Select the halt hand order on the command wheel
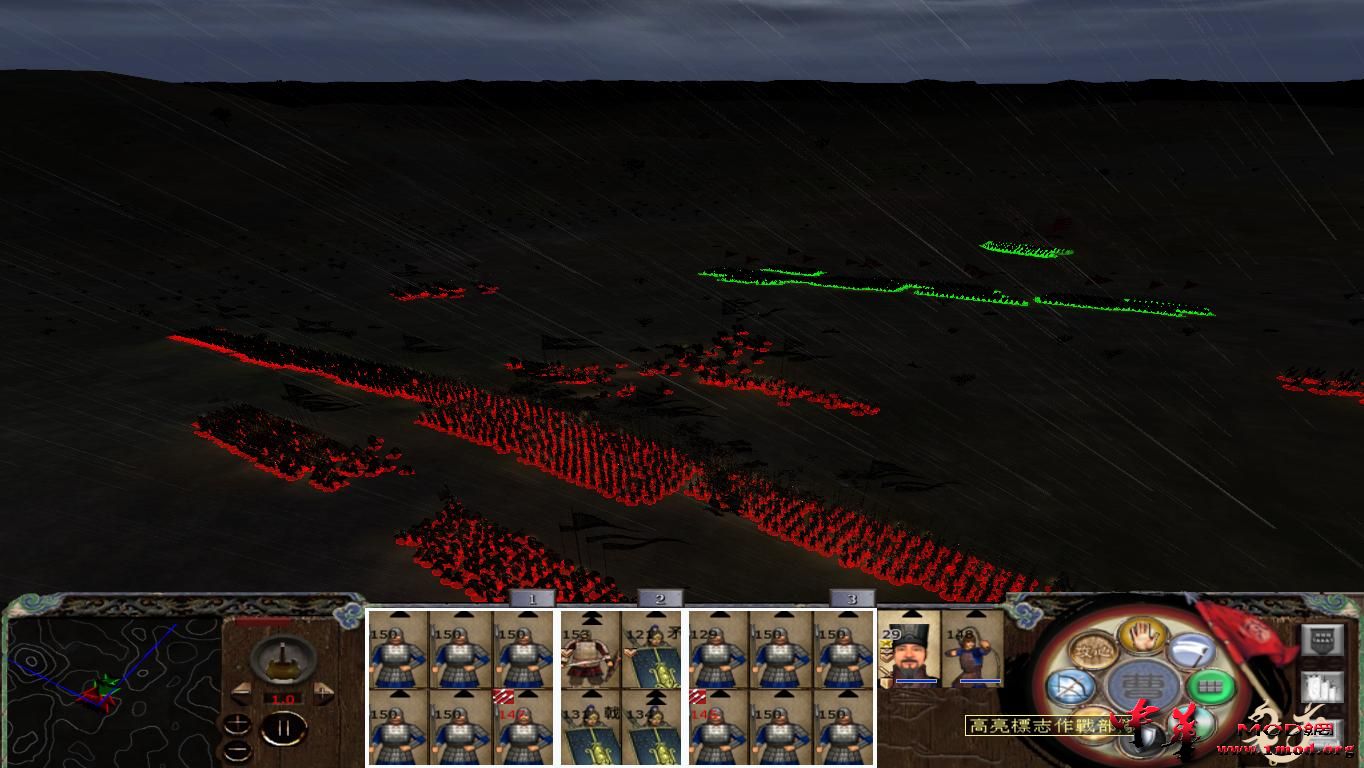The height and width of the screenshot is (768, 1364). 1141,634
